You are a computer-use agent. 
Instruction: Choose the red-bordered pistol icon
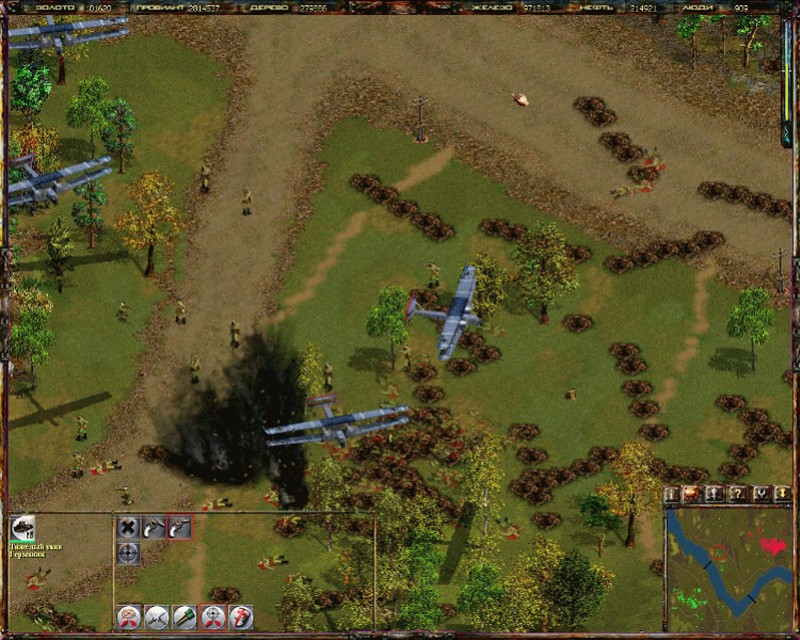click(x=179, y=527)
